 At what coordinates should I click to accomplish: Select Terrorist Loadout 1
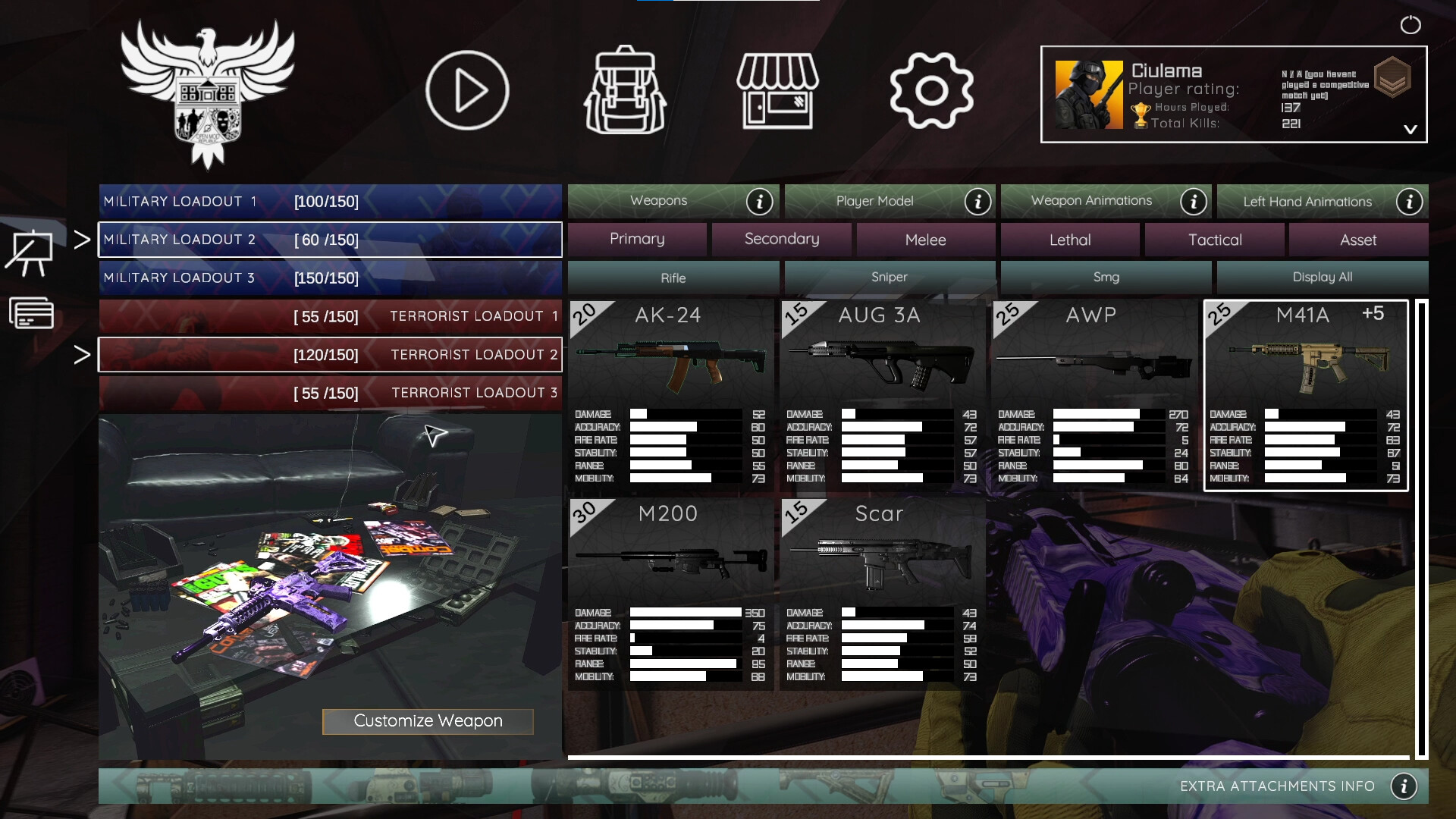[330, 316]
